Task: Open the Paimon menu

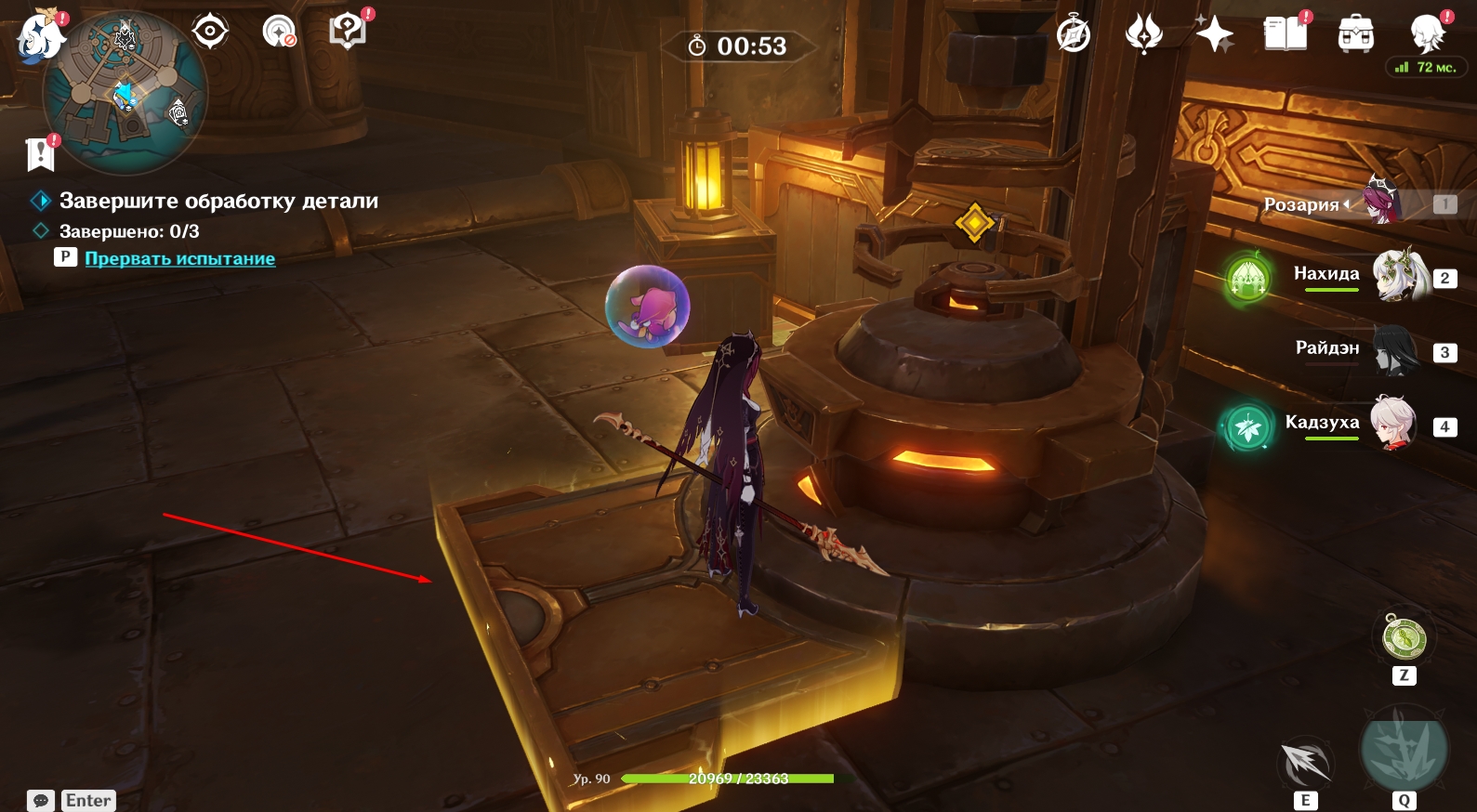Action: 39,37
